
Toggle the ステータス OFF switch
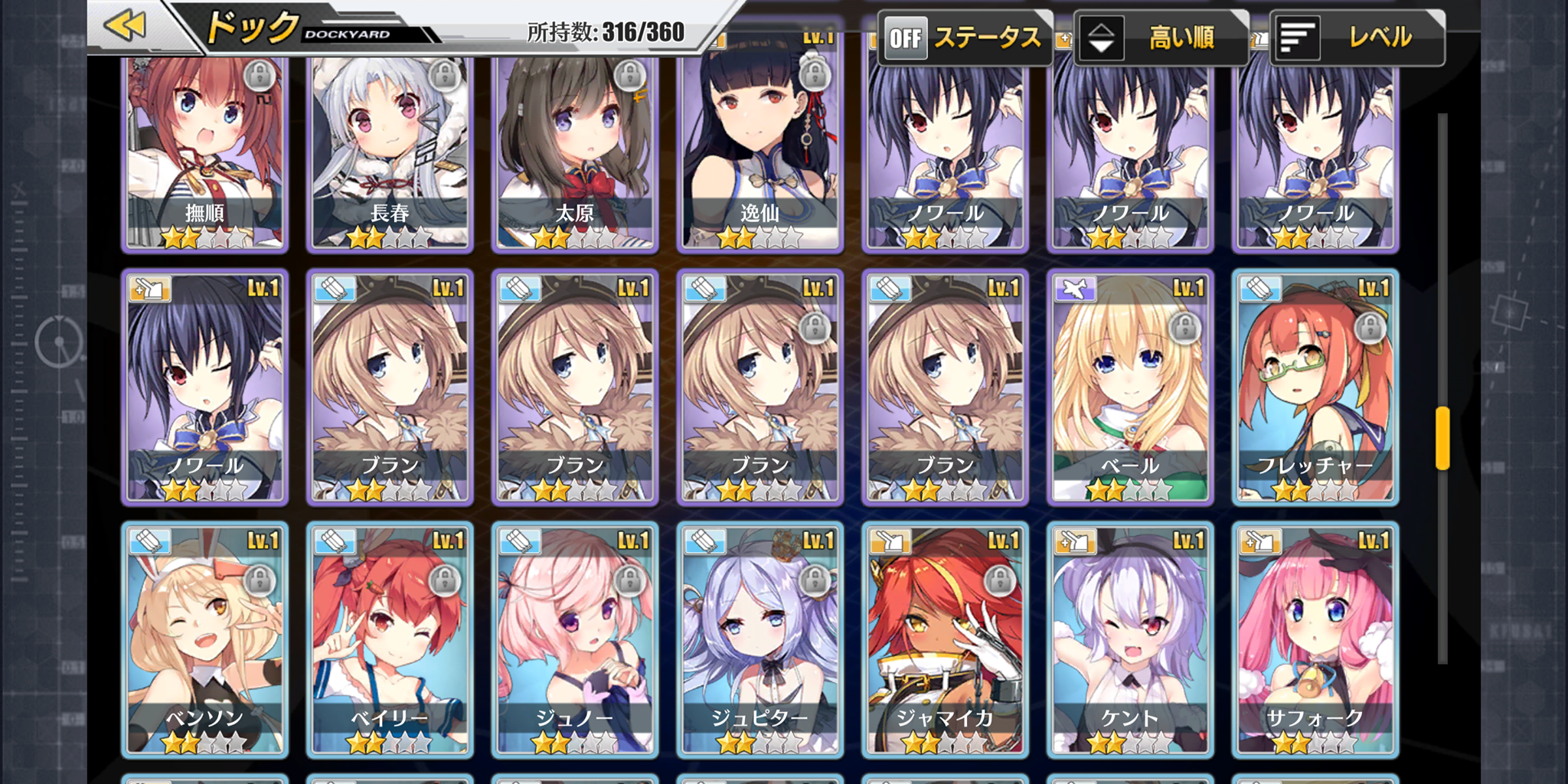(x=964, y=38)
